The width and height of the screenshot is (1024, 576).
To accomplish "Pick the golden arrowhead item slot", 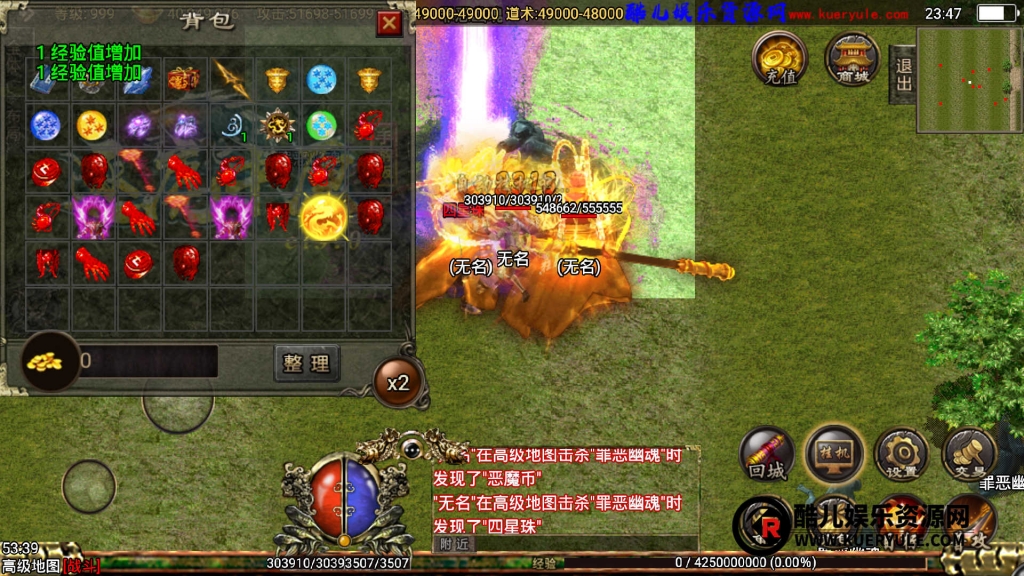I will tap(231, 79).
